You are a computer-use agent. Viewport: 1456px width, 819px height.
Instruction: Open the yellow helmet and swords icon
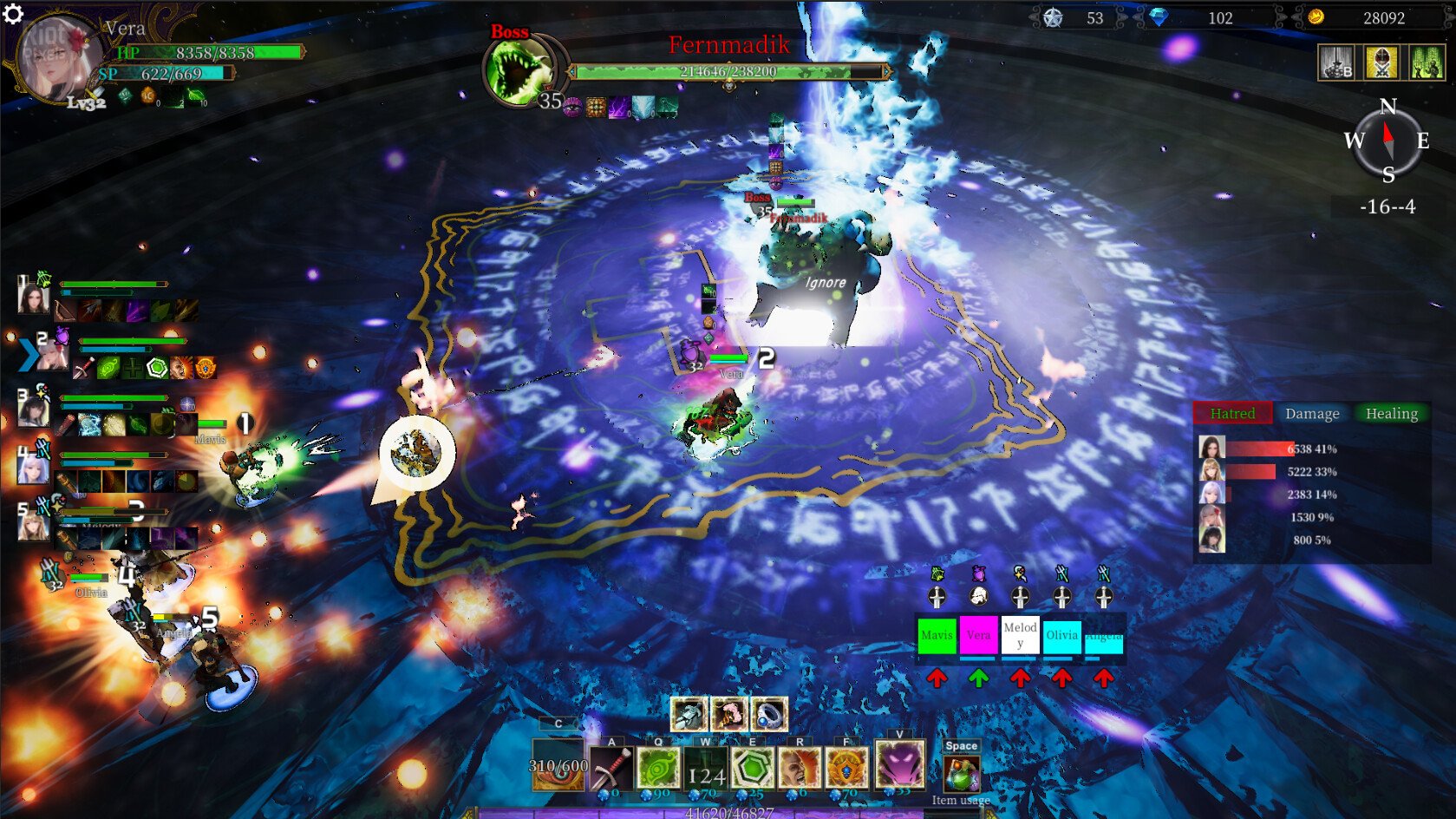pyautogui.click(x=1381, y=62)
